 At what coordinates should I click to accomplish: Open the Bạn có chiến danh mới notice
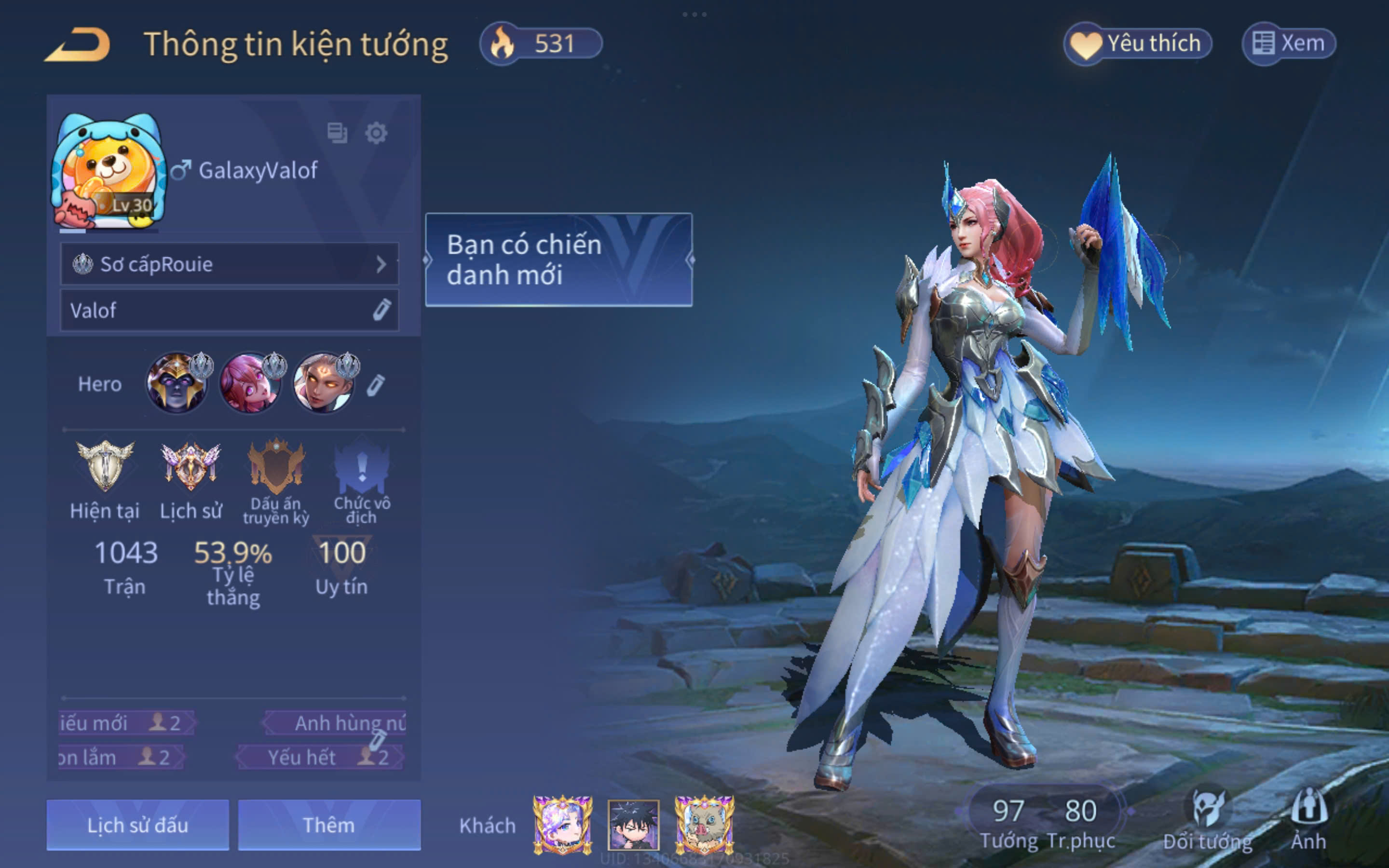[558, 259]
